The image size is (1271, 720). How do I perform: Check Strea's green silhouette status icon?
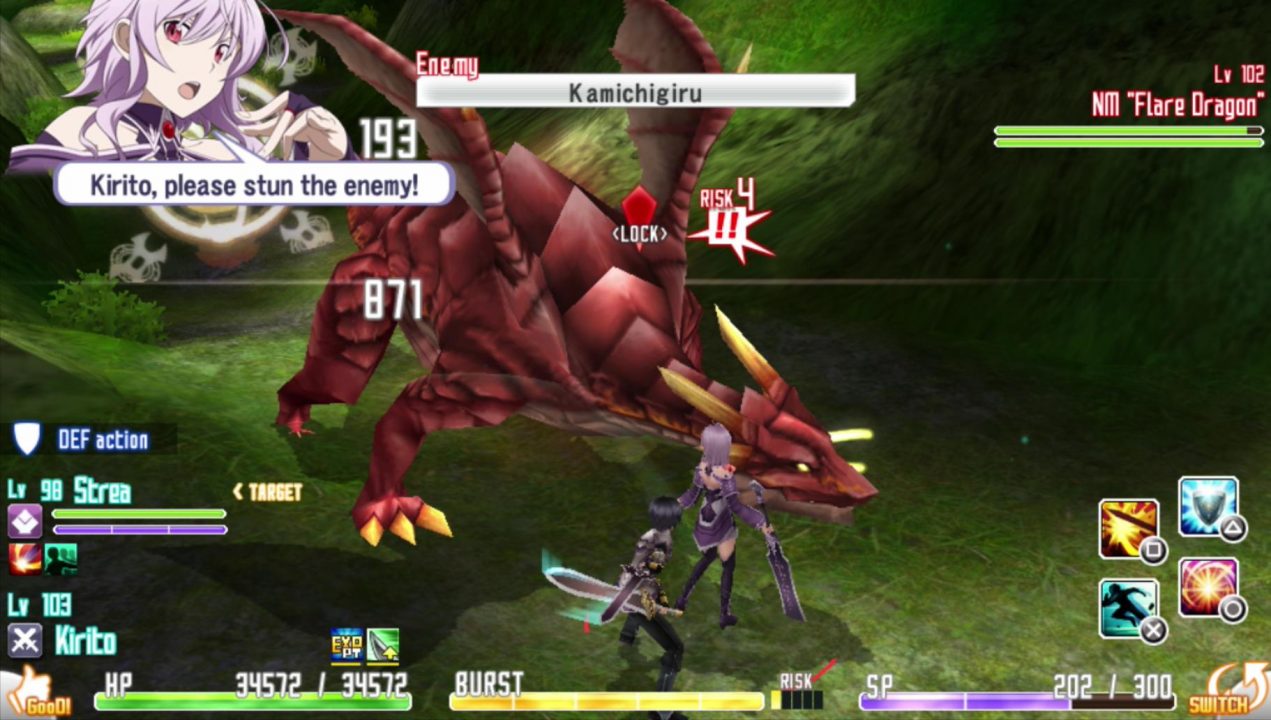coord(60,559)
